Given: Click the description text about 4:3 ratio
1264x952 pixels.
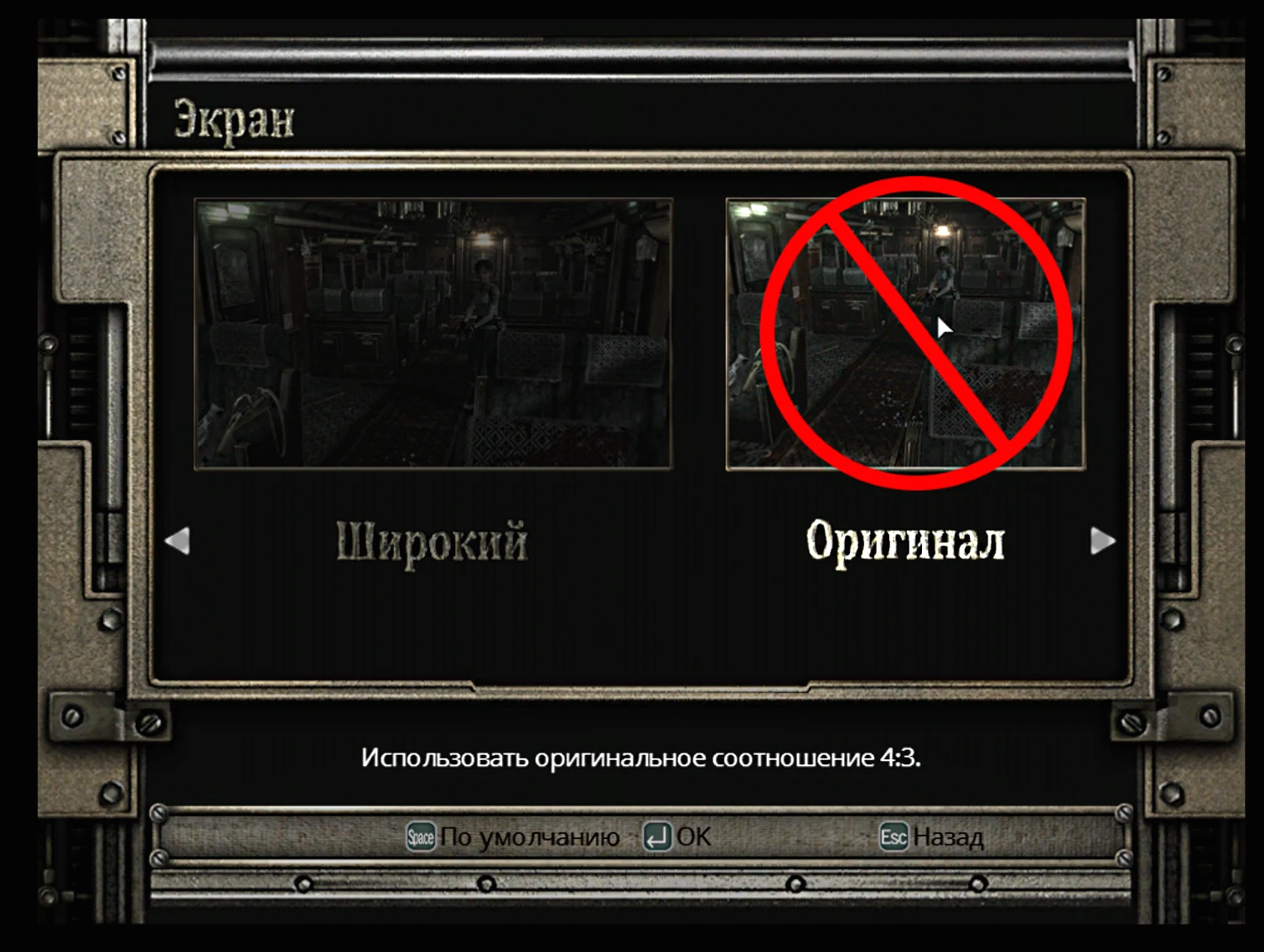Looking at the screenshot, I should (641, 757).
